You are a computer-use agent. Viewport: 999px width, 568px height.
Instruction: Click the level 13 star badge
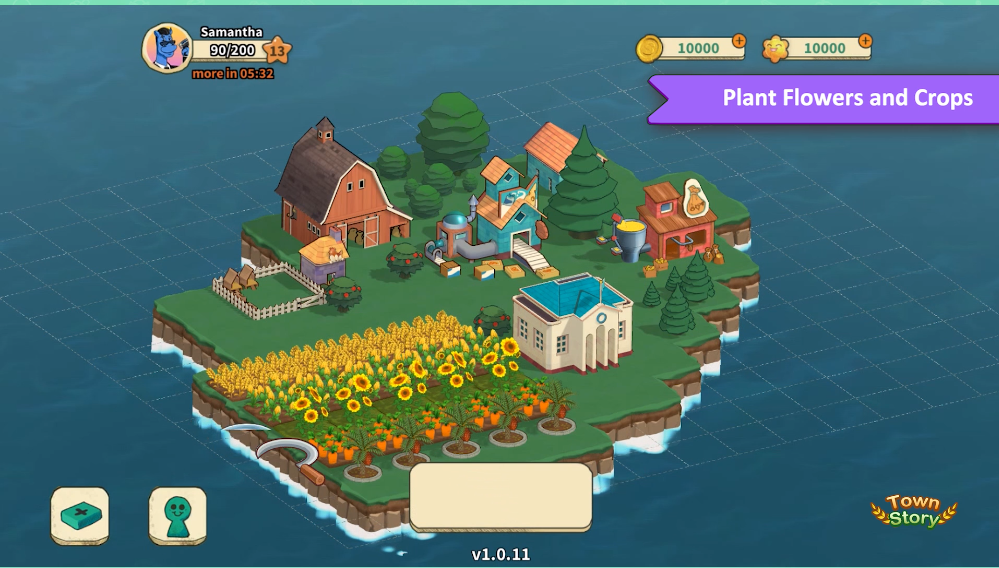(278, 50)
